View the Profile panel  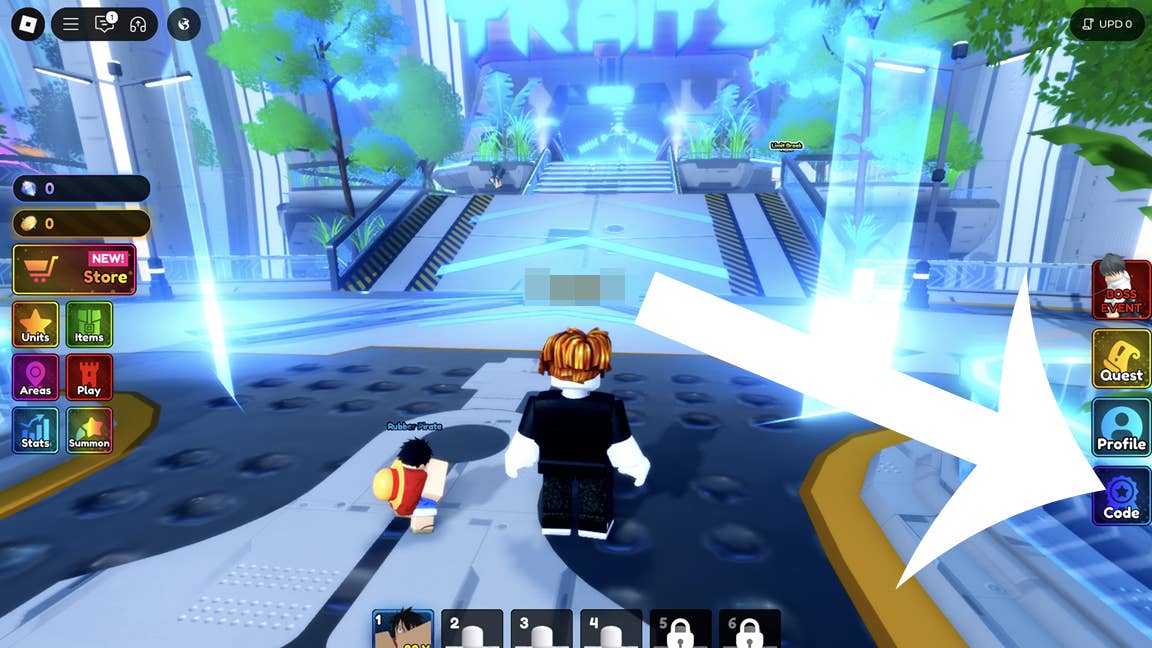coord(1121,428)
